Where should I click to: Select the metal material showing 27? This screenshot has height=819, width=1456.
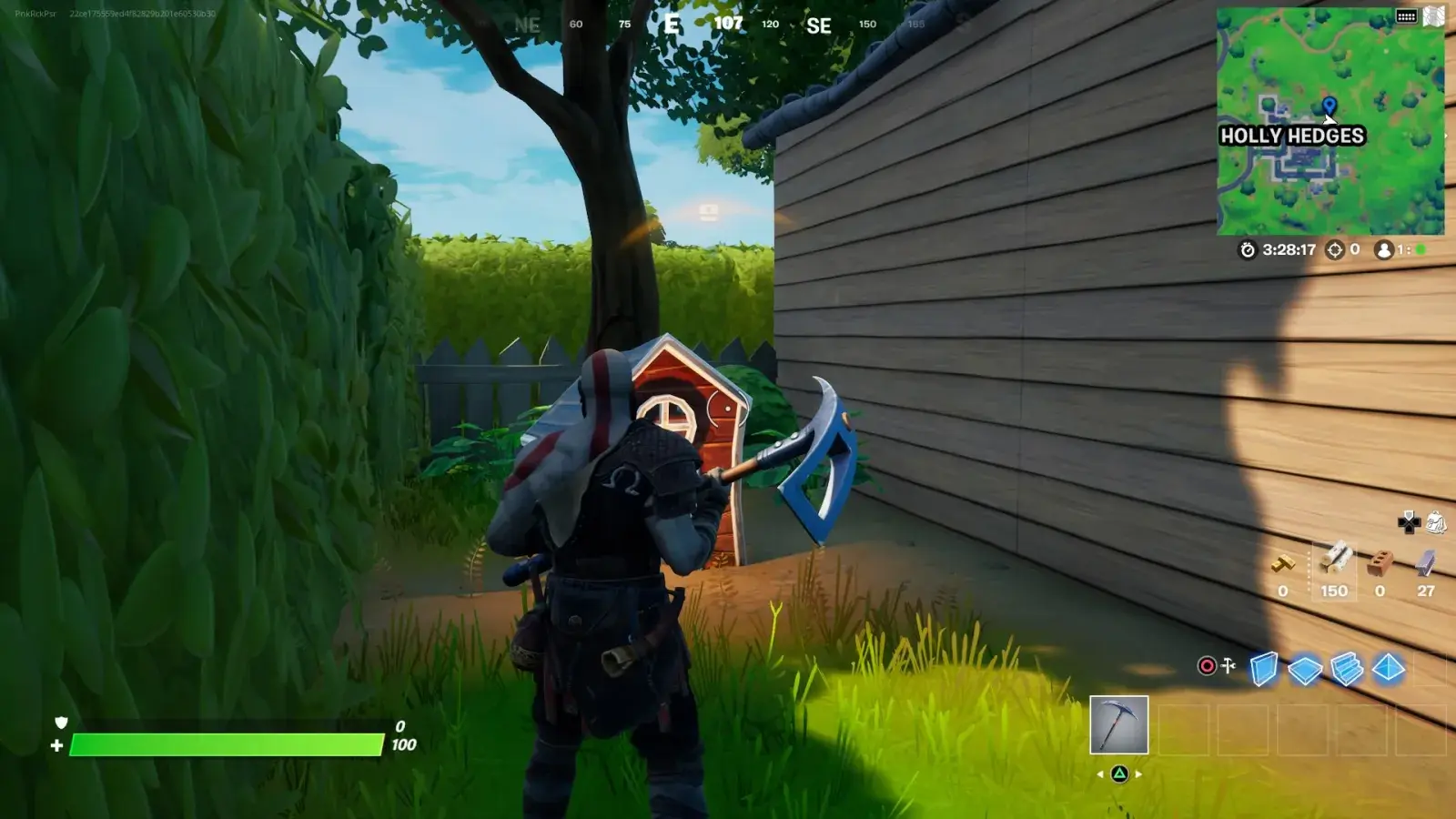coord(1425,562)
